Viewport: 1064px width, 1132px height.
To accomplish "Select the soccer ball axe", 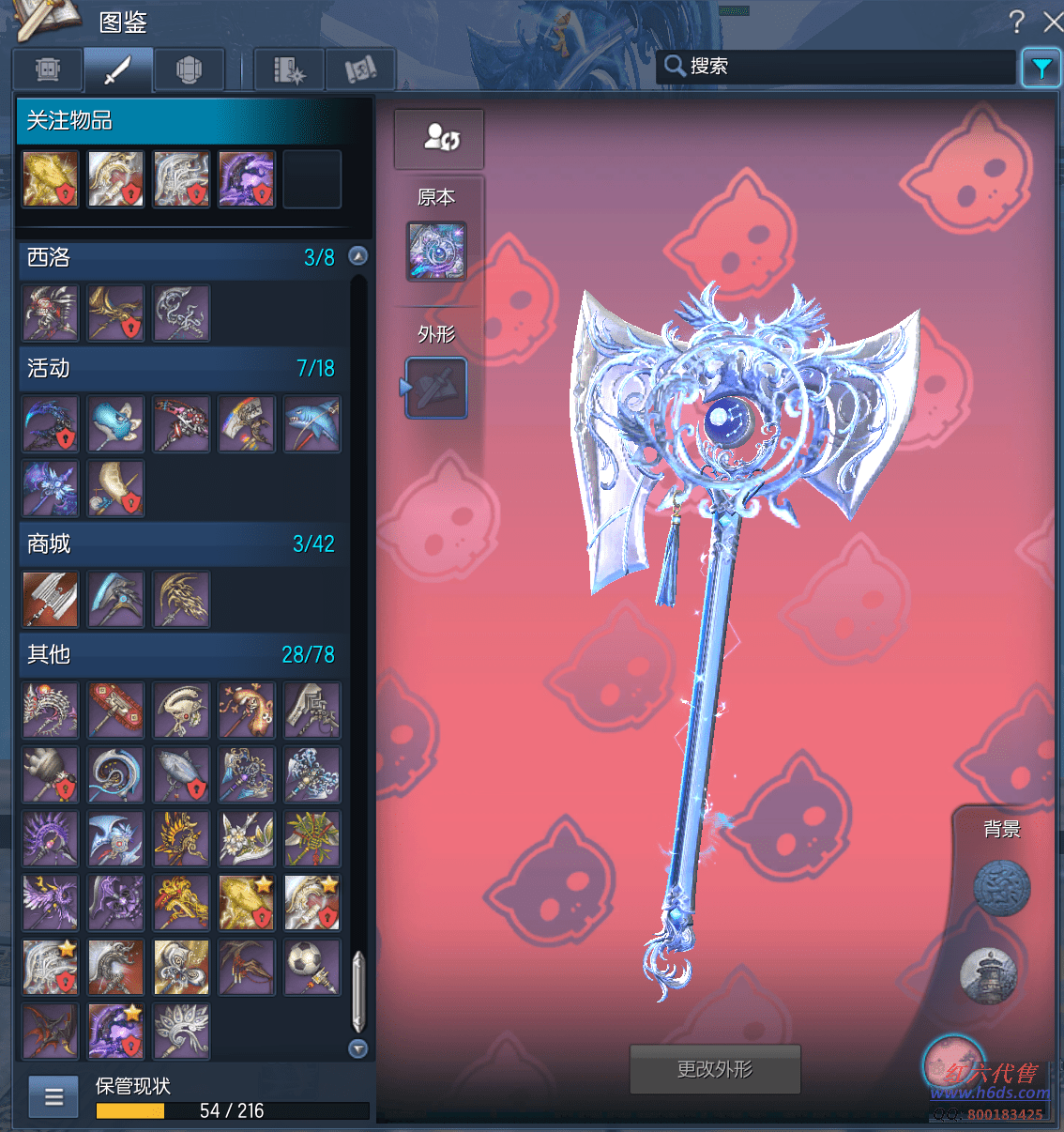I will pyautogui.click(x=312, y=967).
